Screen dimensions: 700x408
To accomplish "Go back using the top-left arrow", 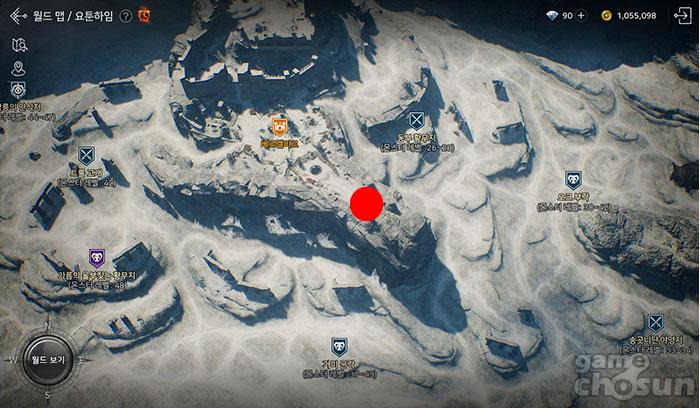I will [16, 16].
